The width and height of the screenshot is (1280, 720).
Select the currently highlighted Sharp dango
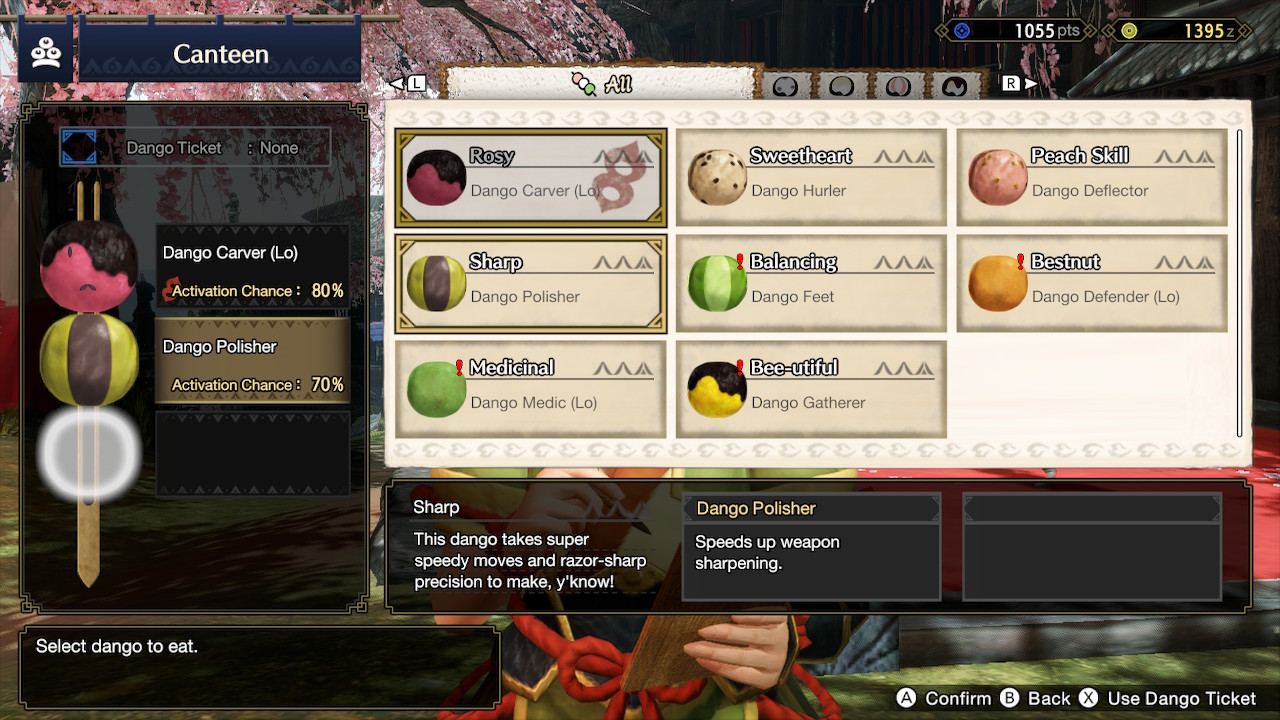[530, 283]
